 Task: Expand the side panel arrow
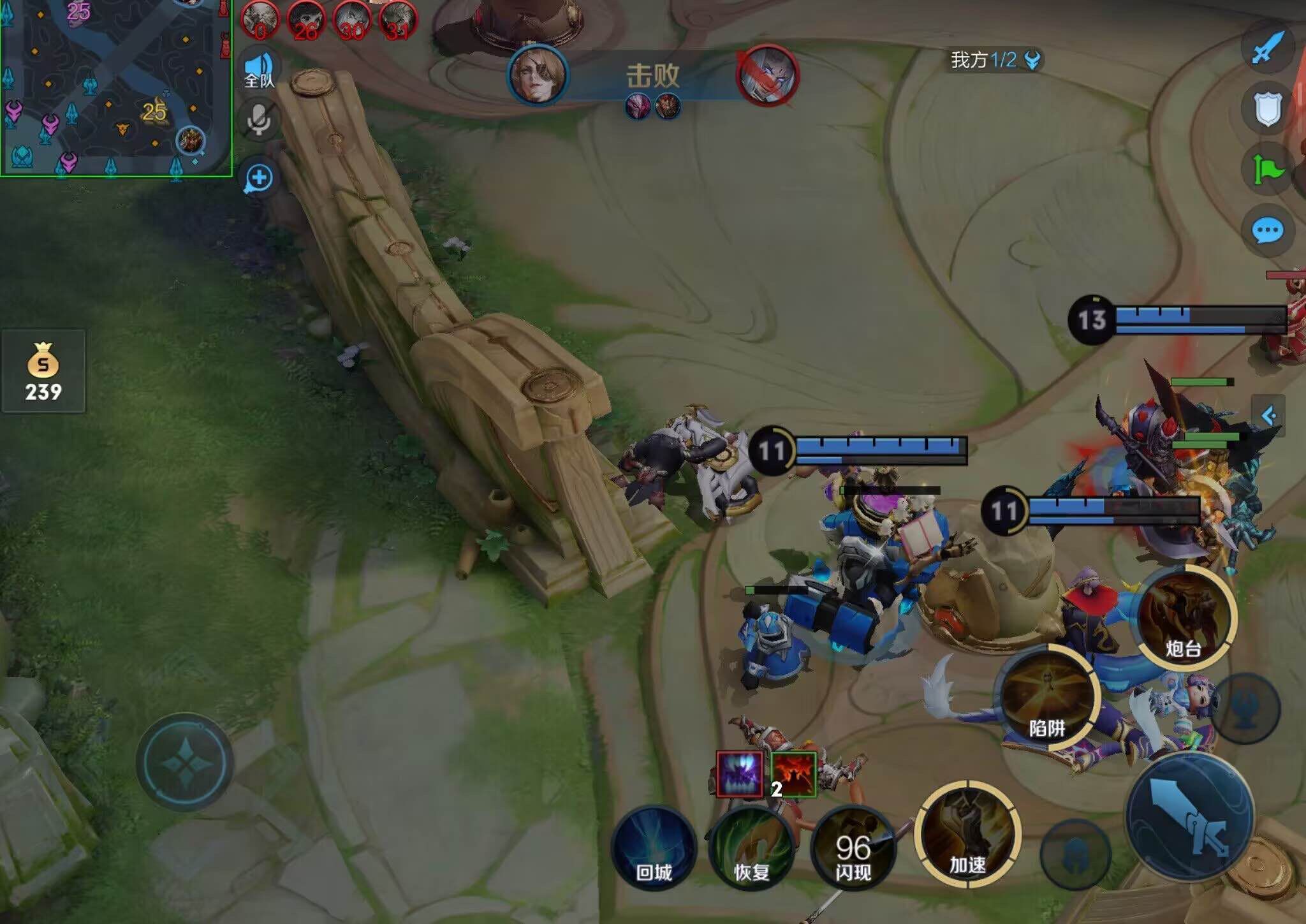1268,416
